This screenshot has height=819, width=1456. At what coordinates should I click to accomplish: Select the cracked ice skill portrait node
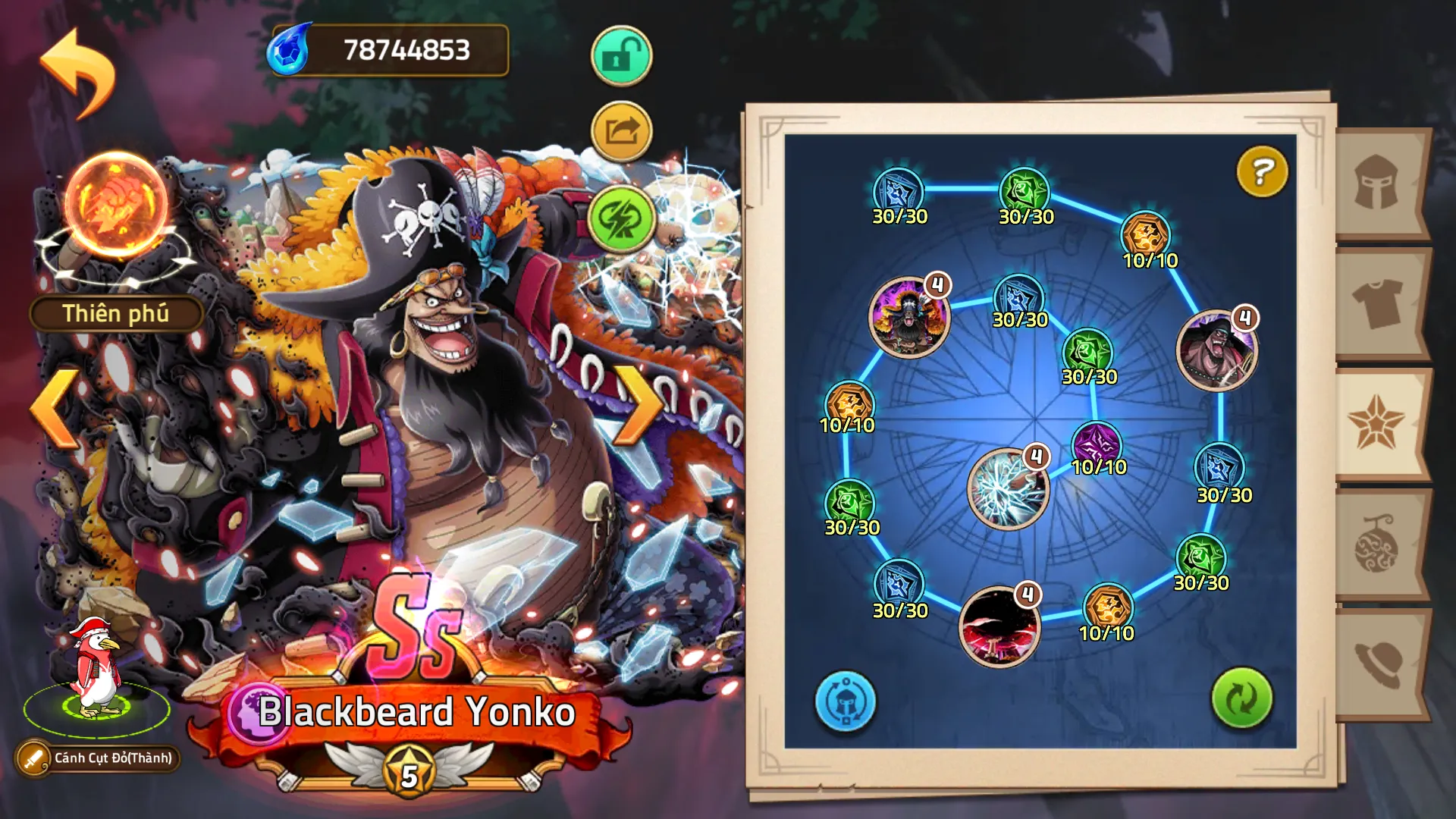pyautogui.click(x=1008, y=489)
